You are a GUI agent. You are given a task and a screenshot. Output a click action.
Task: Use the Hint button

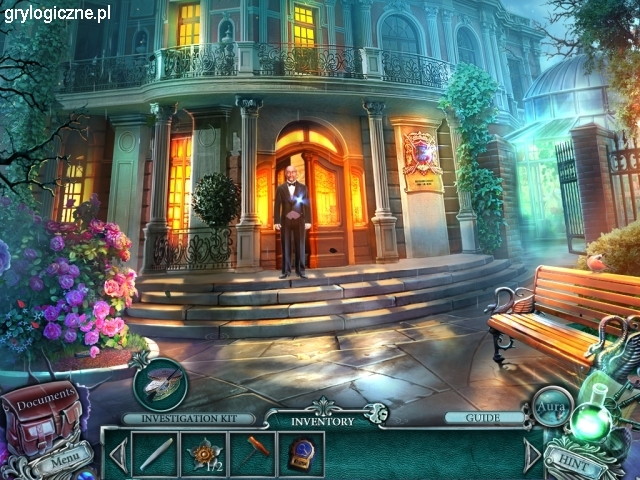(x=575, y=462)
